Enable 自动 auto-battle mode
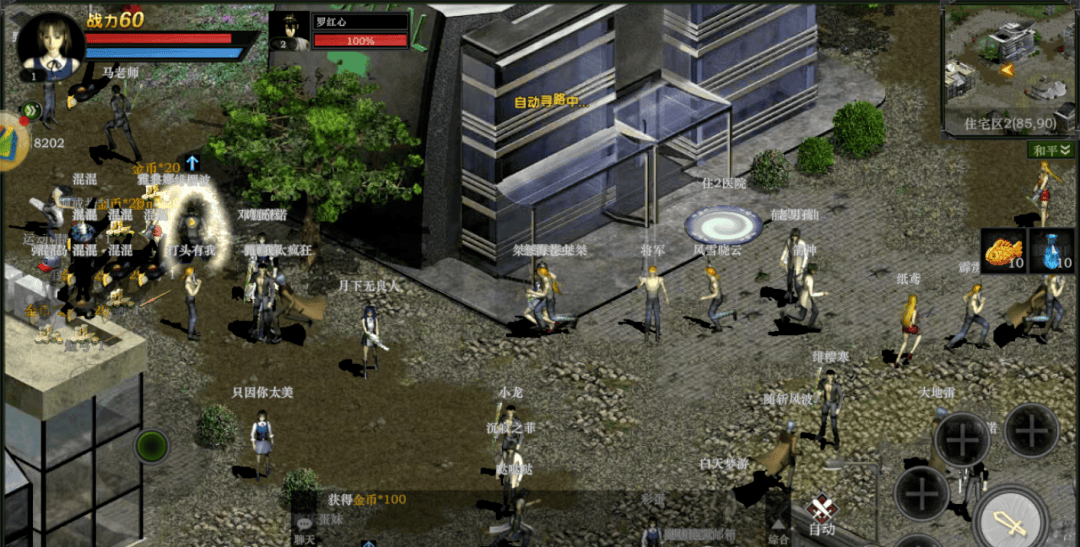The height and width of the screenshot is (547, 1080). pos(822,516)
